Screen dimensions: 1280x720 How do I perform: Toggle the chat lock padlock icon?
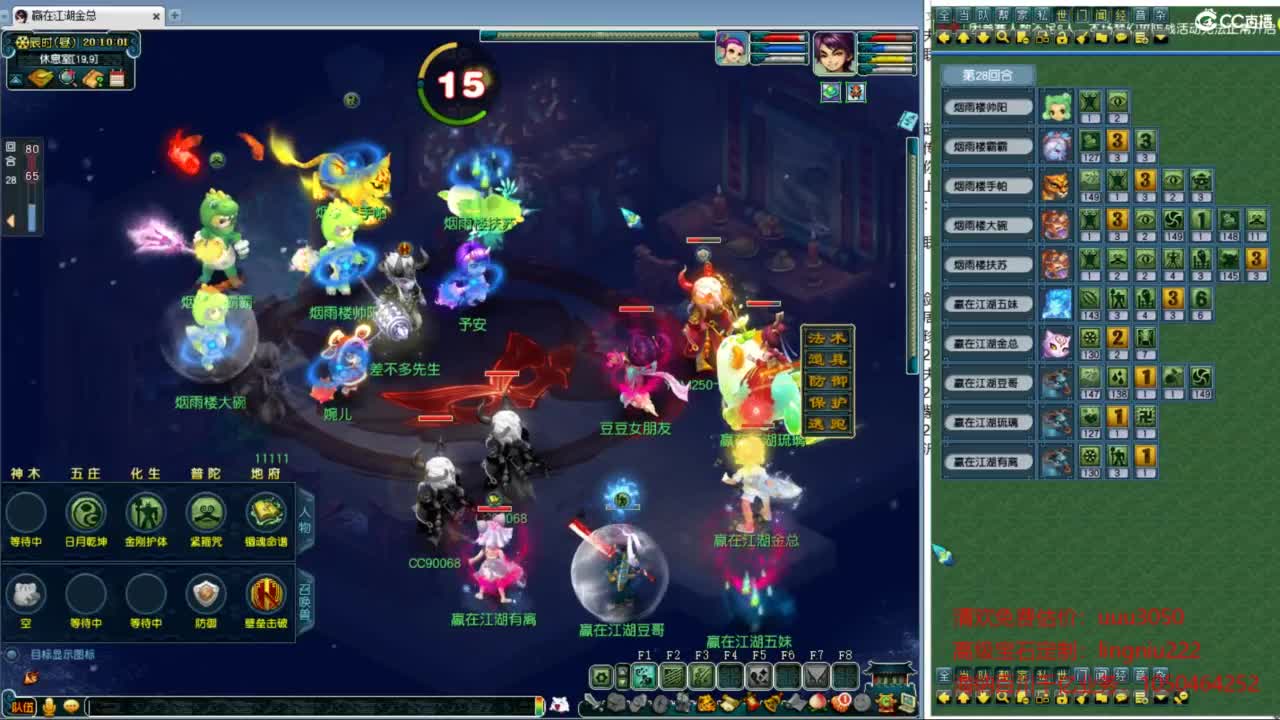click(x=1061, y=38)
